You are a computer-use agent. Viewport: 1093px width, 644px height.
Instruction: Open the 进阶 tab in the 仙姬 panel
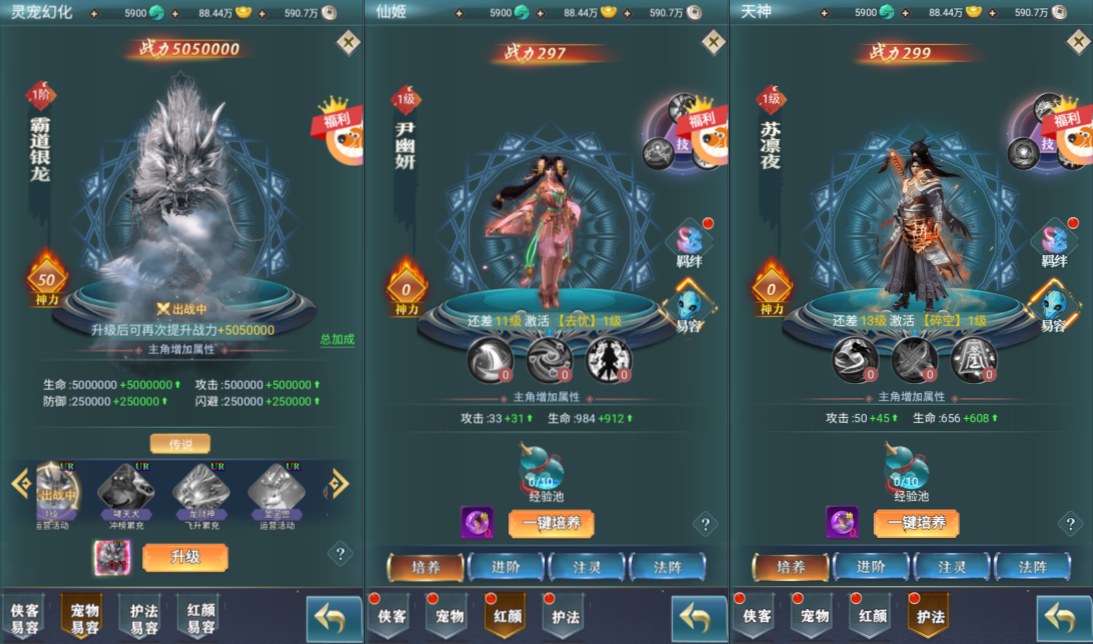pyautogui.click(x=506, y=567)
